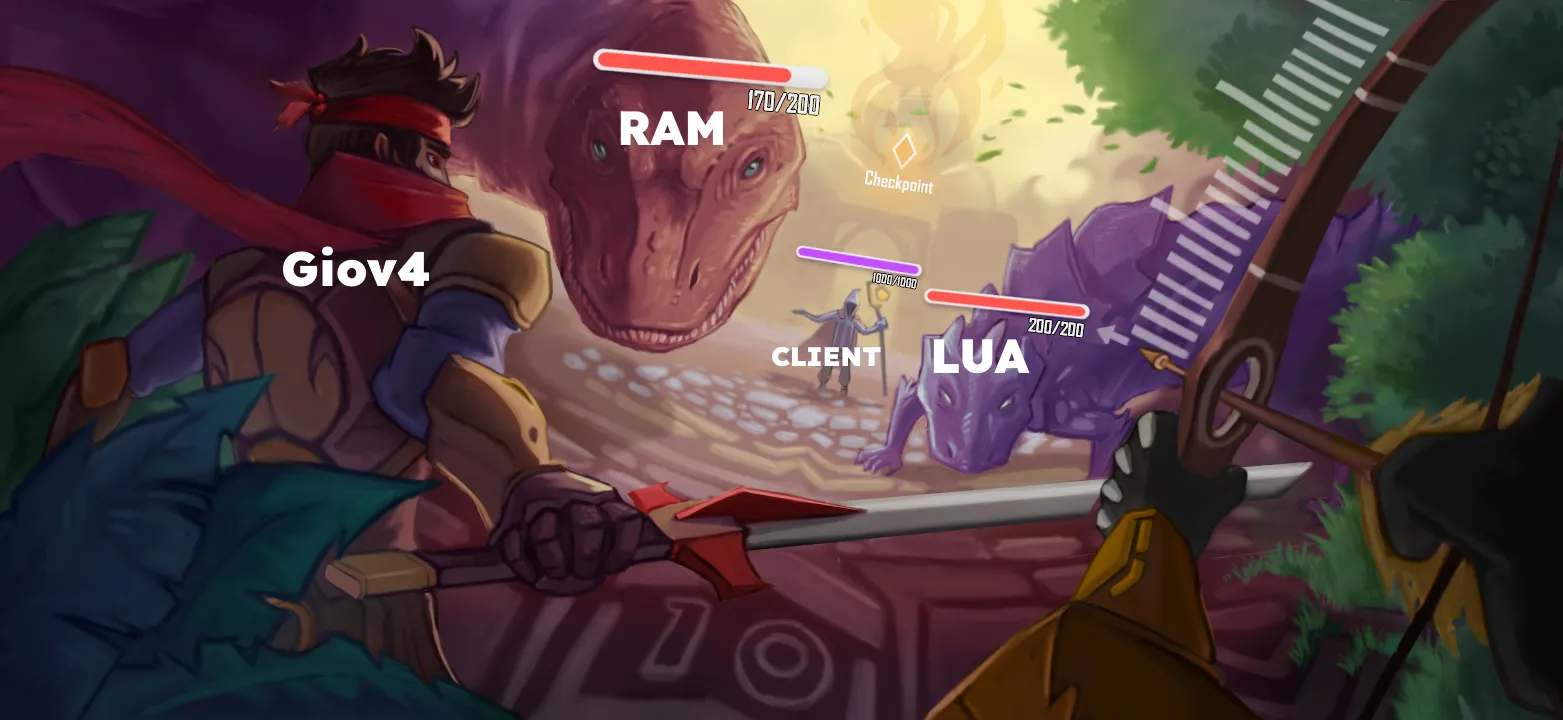Screen dimensions: 1563x720
Task: Expand the CLIENT name label
Action: 824,357
